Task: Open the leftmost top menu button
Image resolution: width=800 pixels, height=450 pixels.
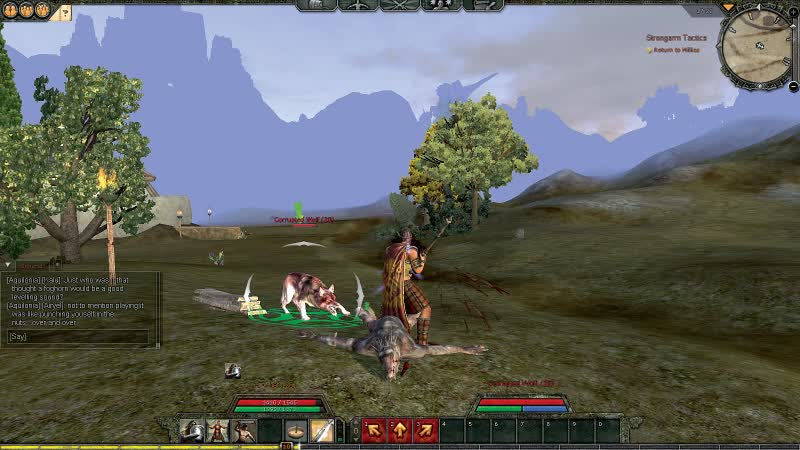Action: pyautogui.click(x=317, y=5)
